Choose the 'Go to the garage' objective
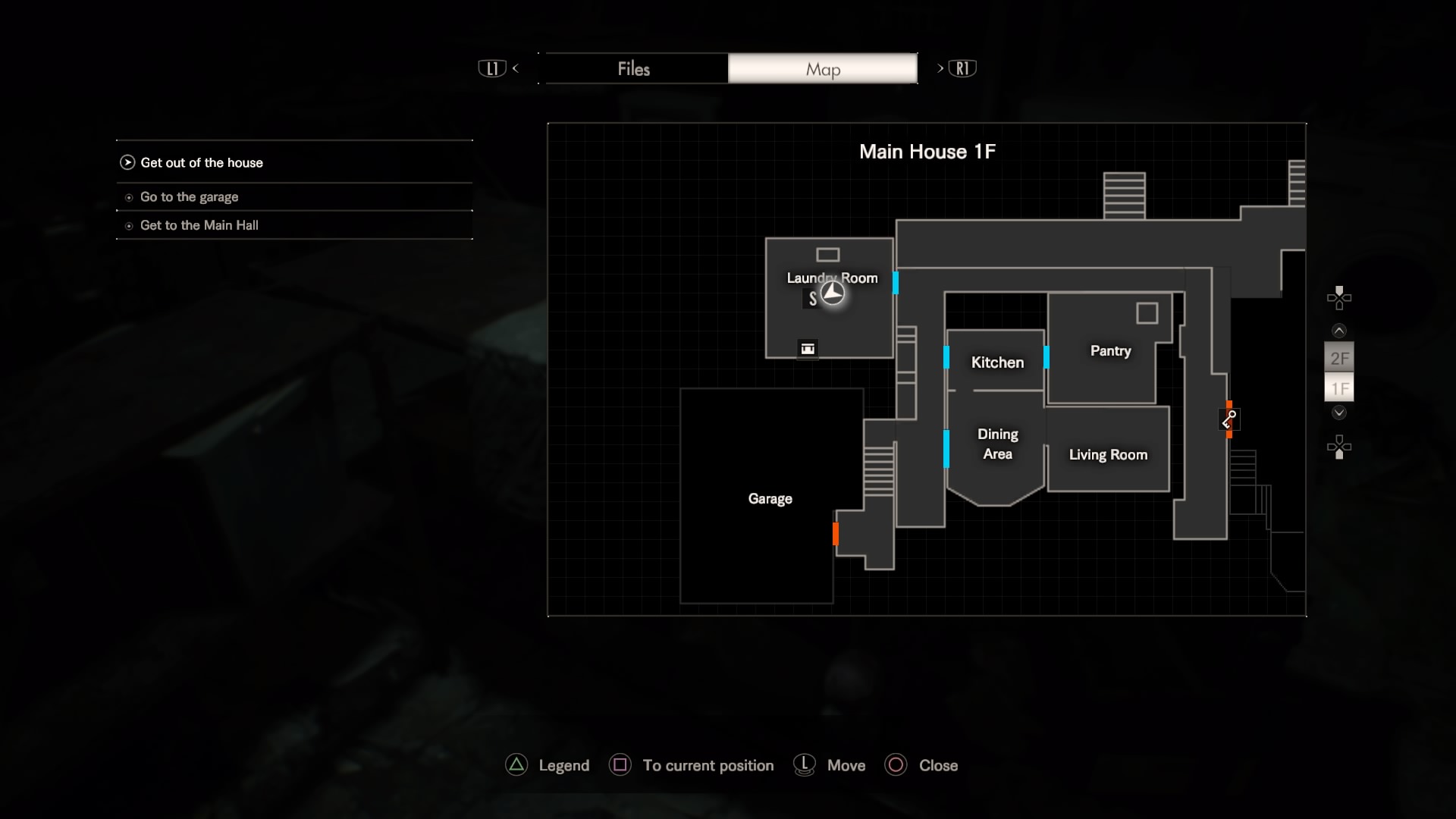Screen dimensions: 1456x819 [189, 197]
